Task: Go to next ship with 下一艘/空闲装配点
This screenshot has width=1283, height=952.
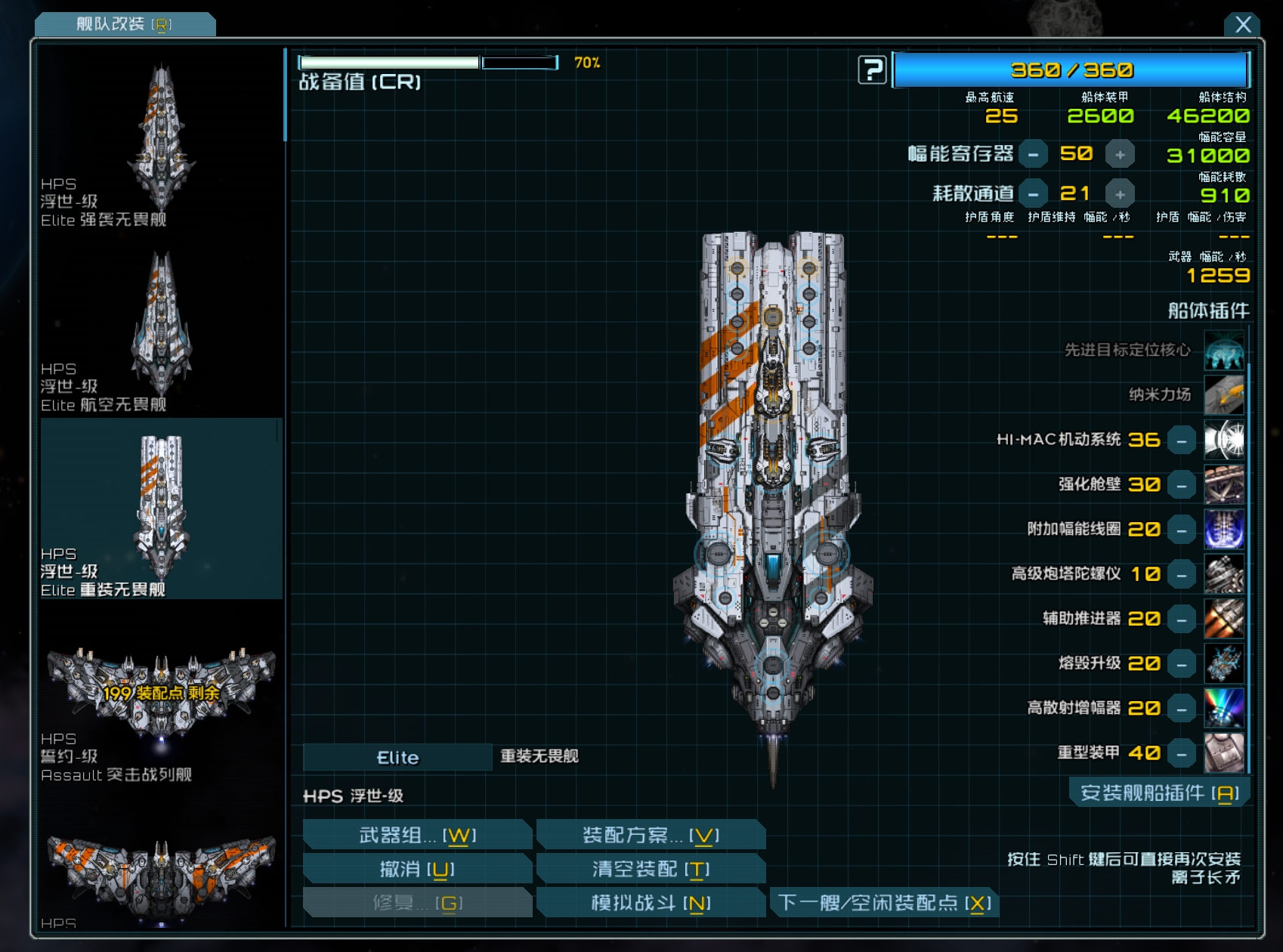Action: pos(884,903)
